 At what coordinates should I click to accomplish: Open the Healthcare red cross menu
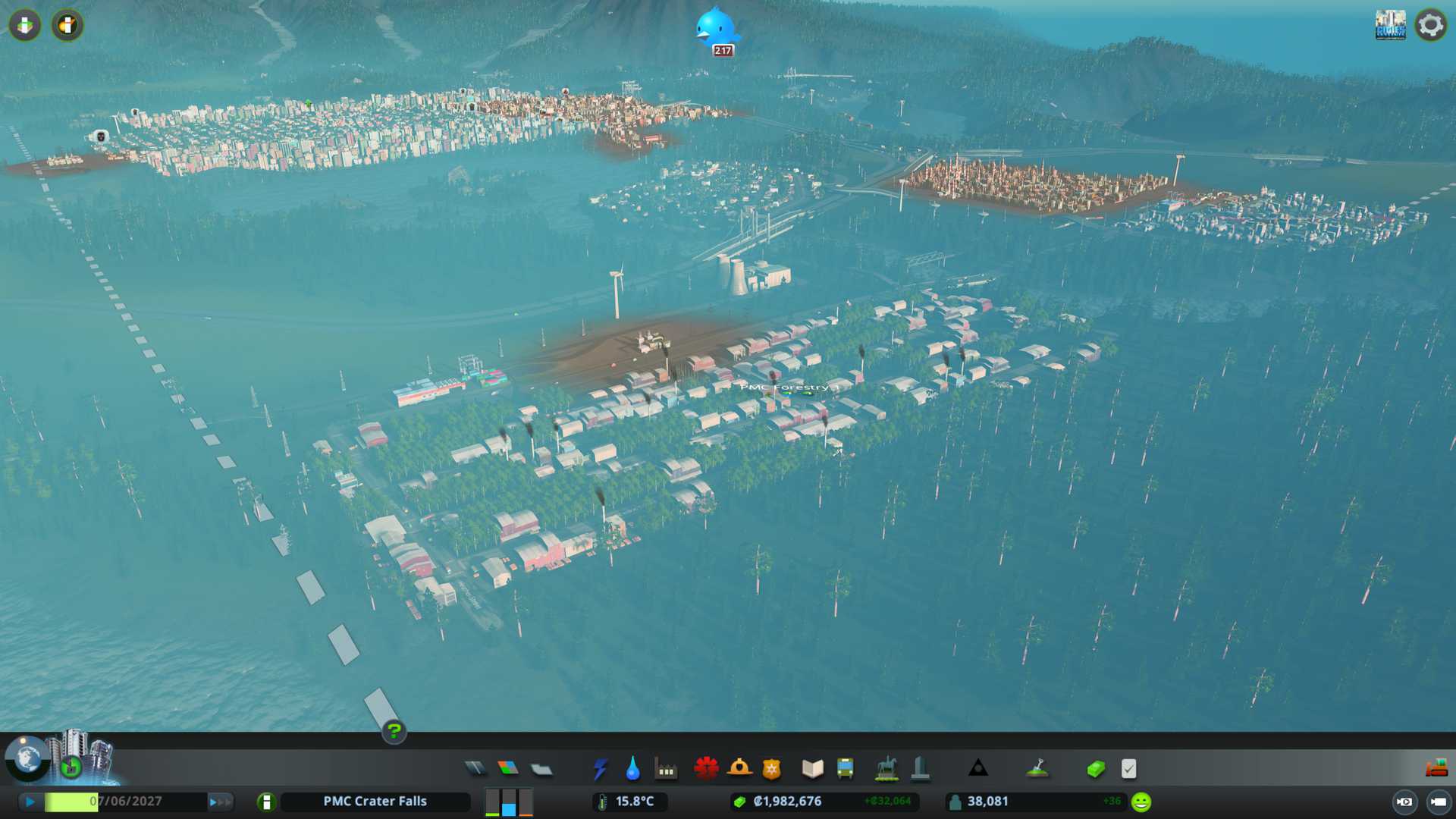pyautogui.click(x=706, y=769)
